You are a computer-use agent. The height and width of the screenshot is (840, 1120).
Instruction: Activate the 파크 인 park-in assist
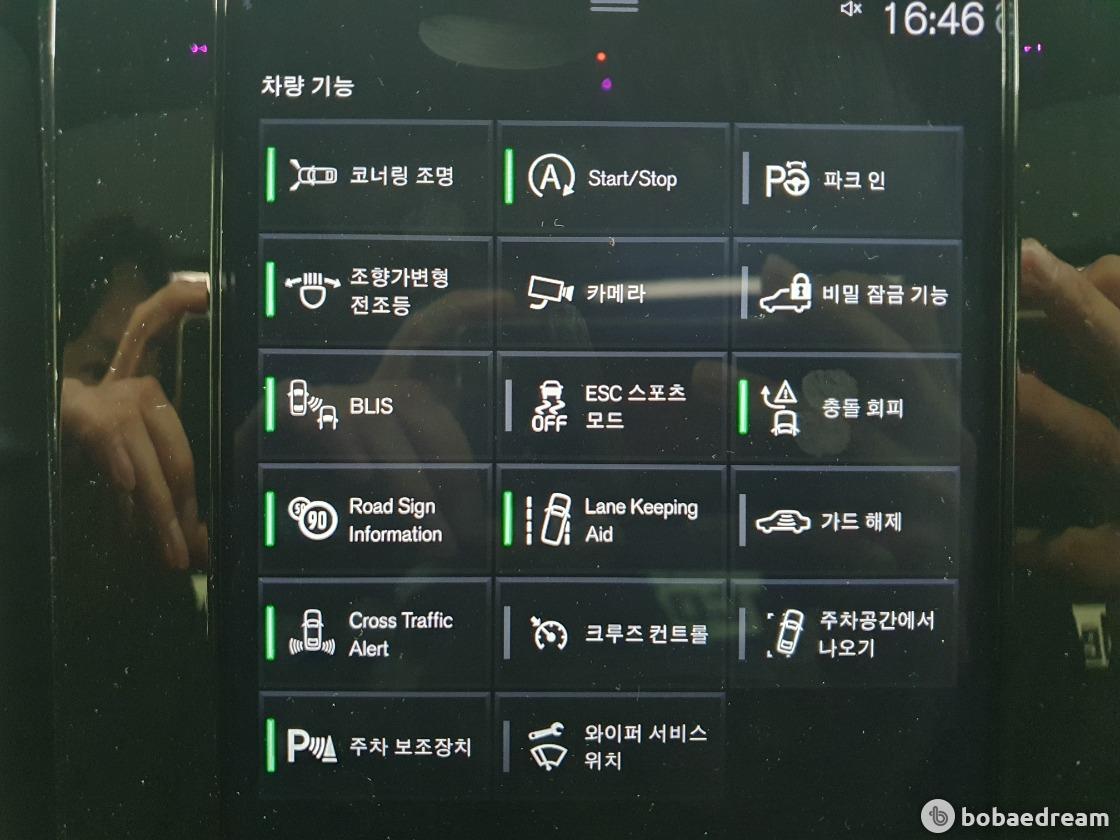[848, 181]
